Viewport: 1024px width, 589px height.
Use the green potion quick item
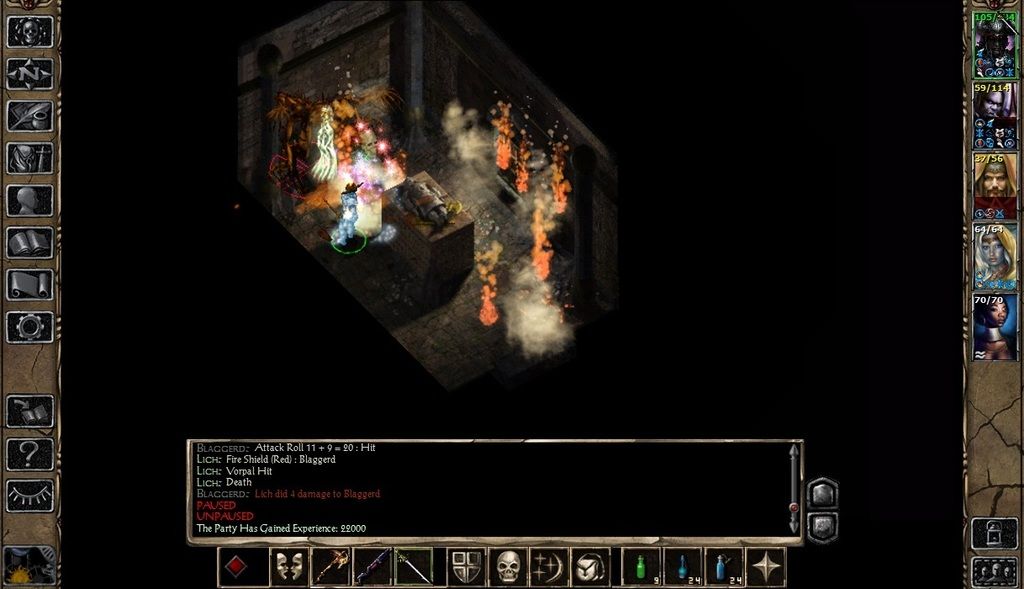pyautogui.click(x=641, y=567)
